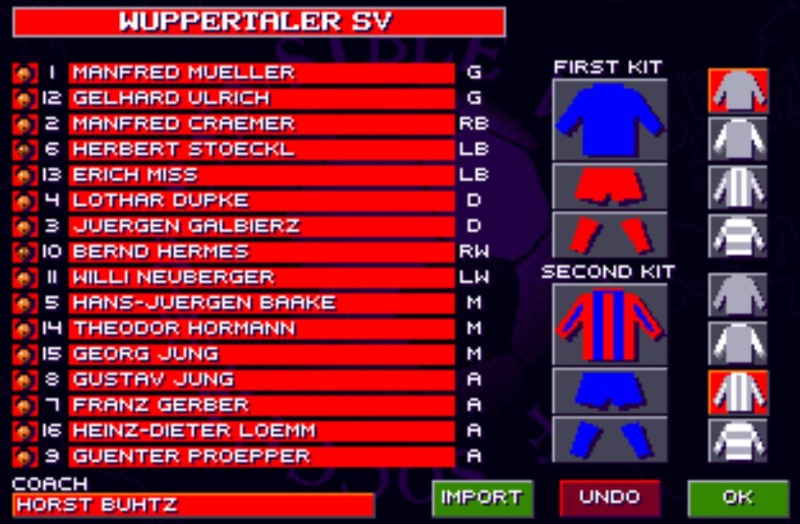The image size is (800, 524).
Task: Select the first kit red socks
Action: tap(609, 235)
